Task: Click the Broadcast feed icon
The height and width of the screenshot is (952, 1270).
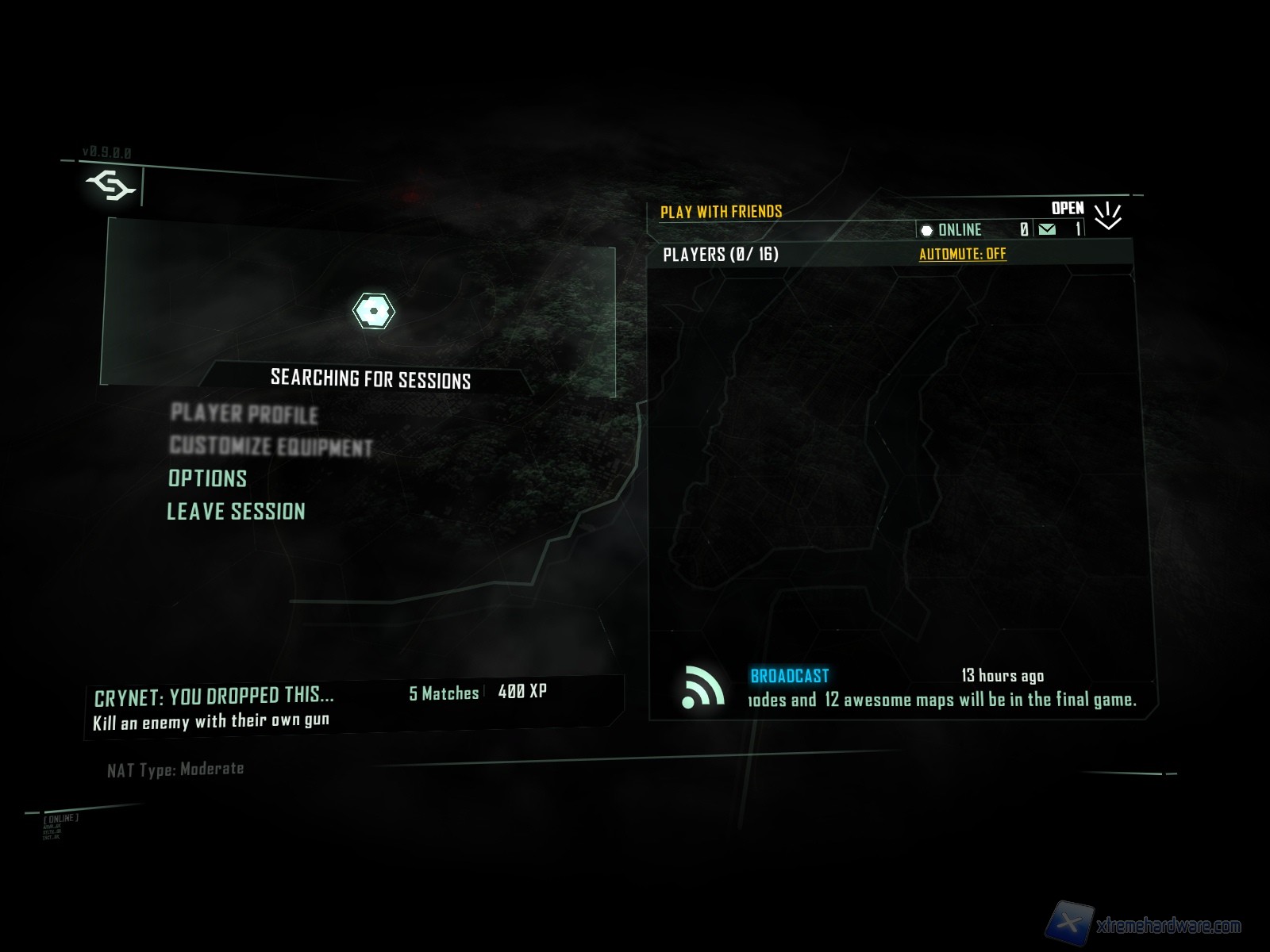Action: point(702,687)
